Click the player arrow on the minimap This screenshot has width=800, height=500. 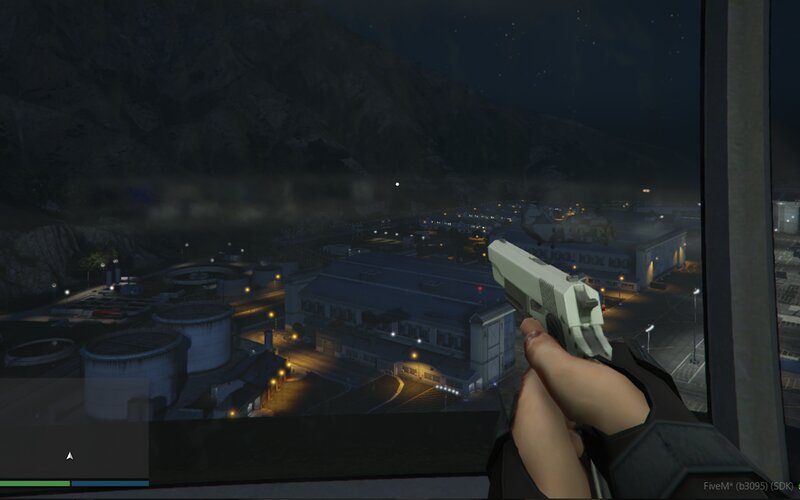pyautogui.click(x=69, y=456)
